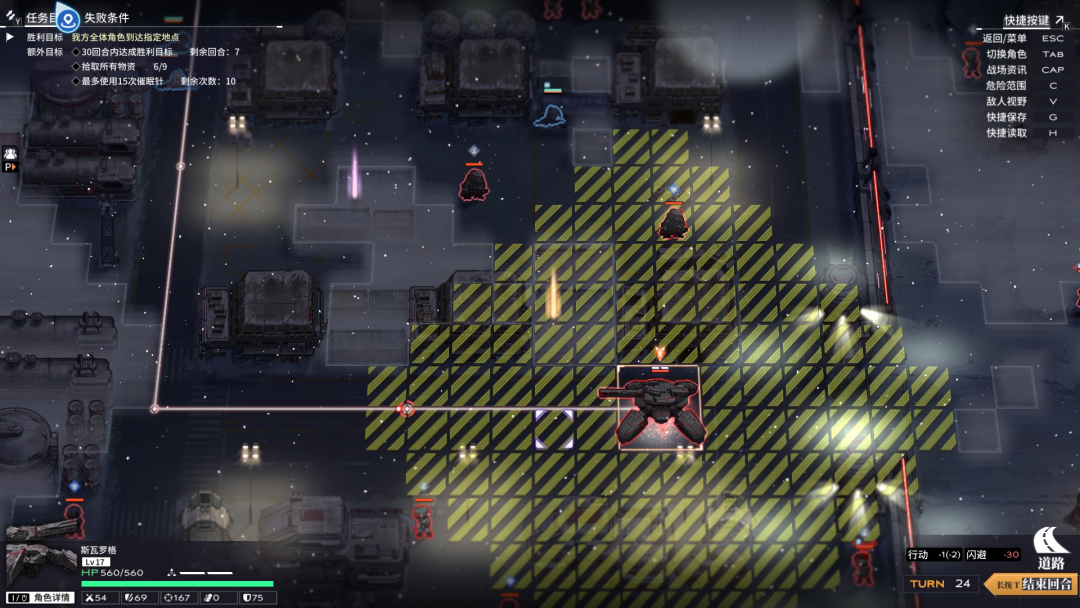1080x608 pixels.
Task: Select the white-bracketed movement tile
Action: click(553, 428)
